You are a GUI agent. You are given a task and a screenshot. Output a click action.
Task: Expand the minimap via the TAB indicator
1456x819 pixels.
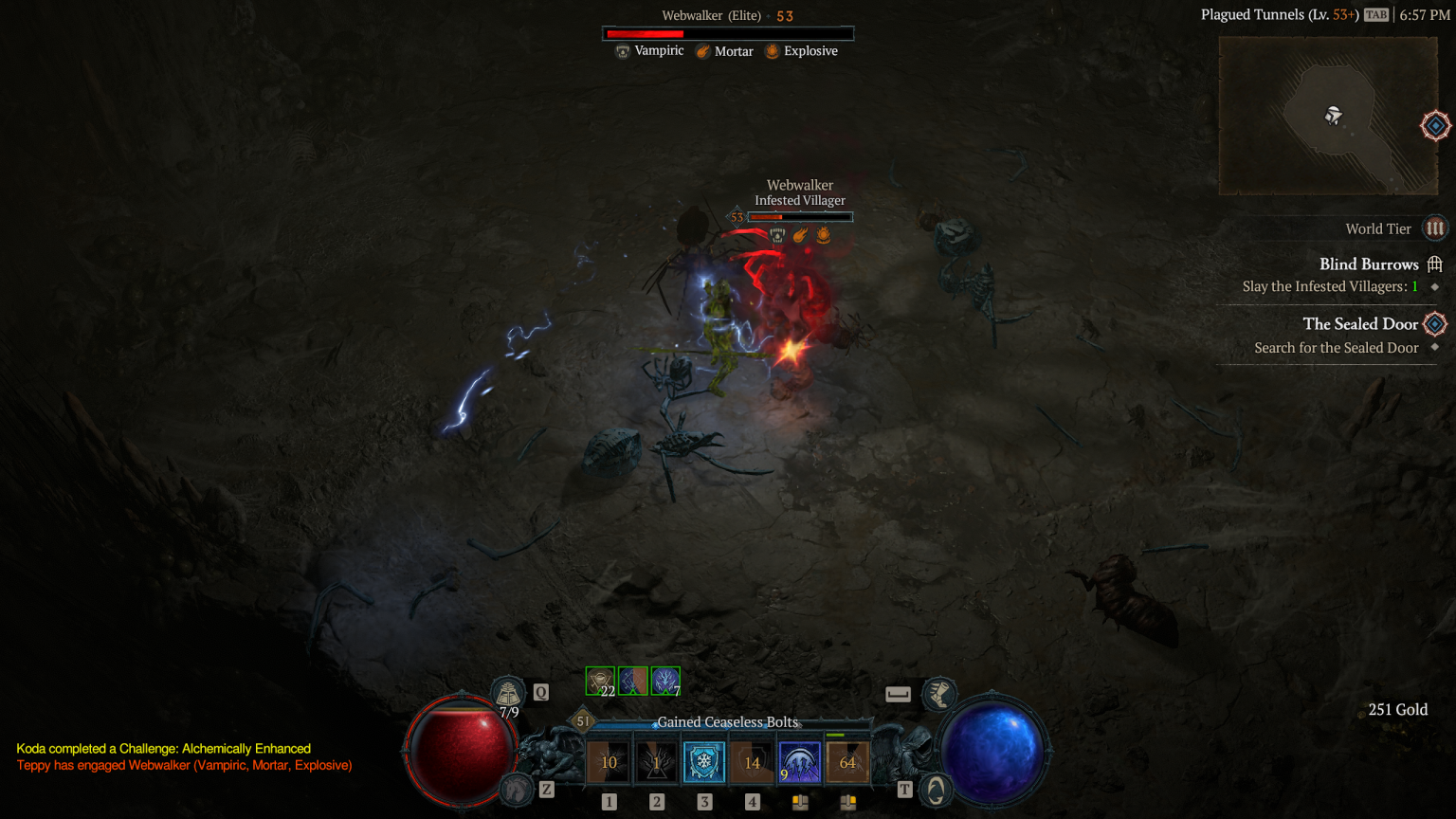1374,14
